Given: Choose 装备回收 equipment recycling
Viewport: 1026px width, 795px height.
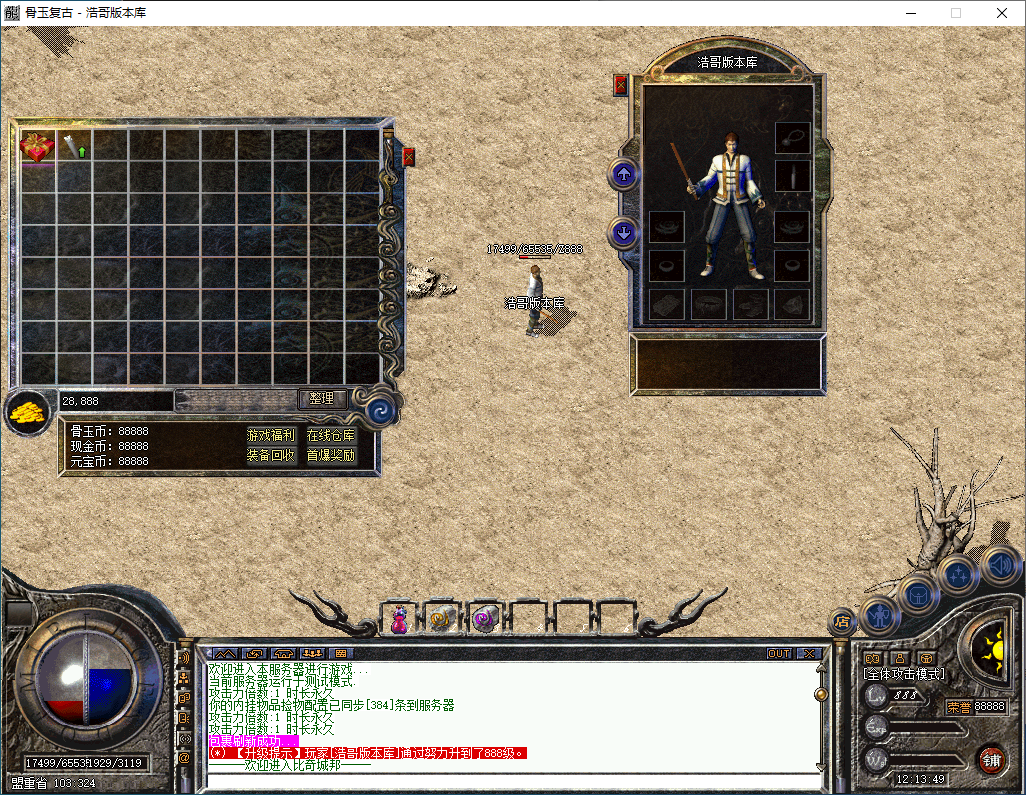Looking at the screenshot, I should pos(271,455).
